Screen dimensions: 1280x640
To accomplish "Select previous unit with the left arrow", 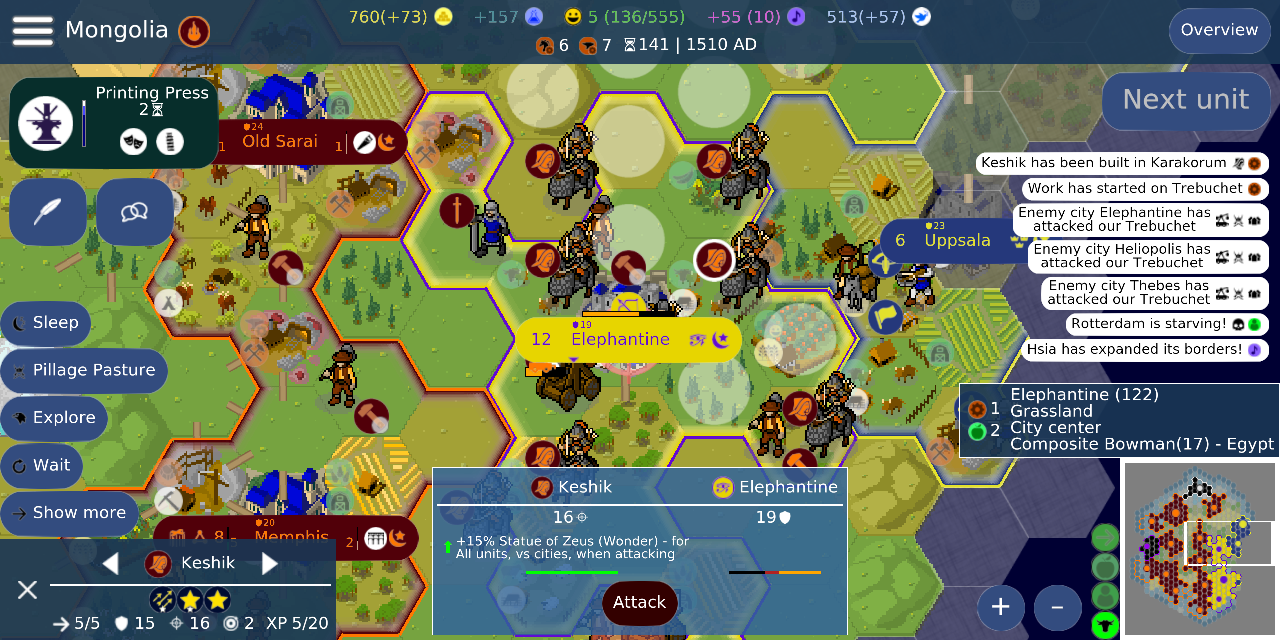I will 111,563.
